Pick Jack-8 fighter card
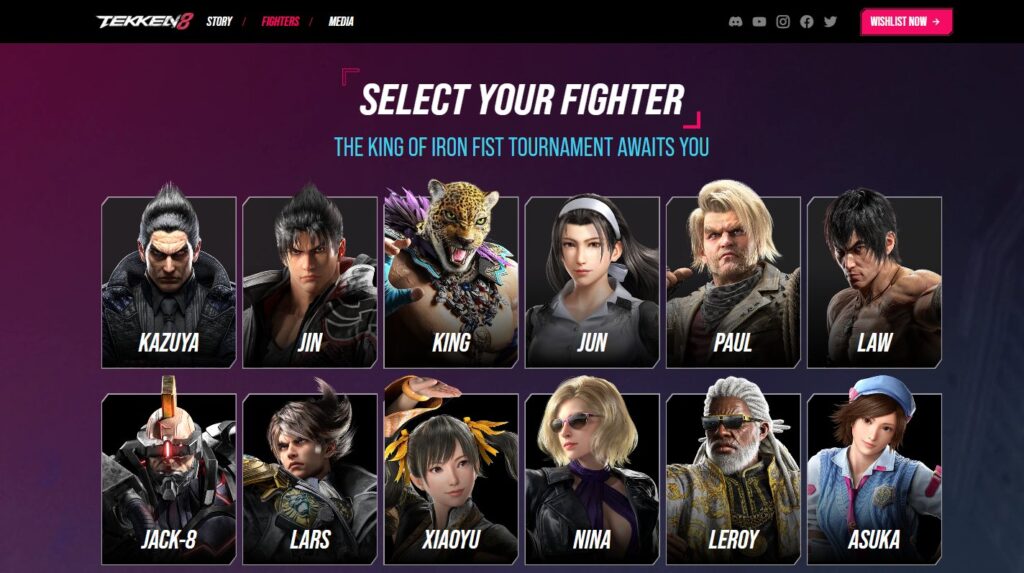The image size is (1024, 573). pos(169,478)
